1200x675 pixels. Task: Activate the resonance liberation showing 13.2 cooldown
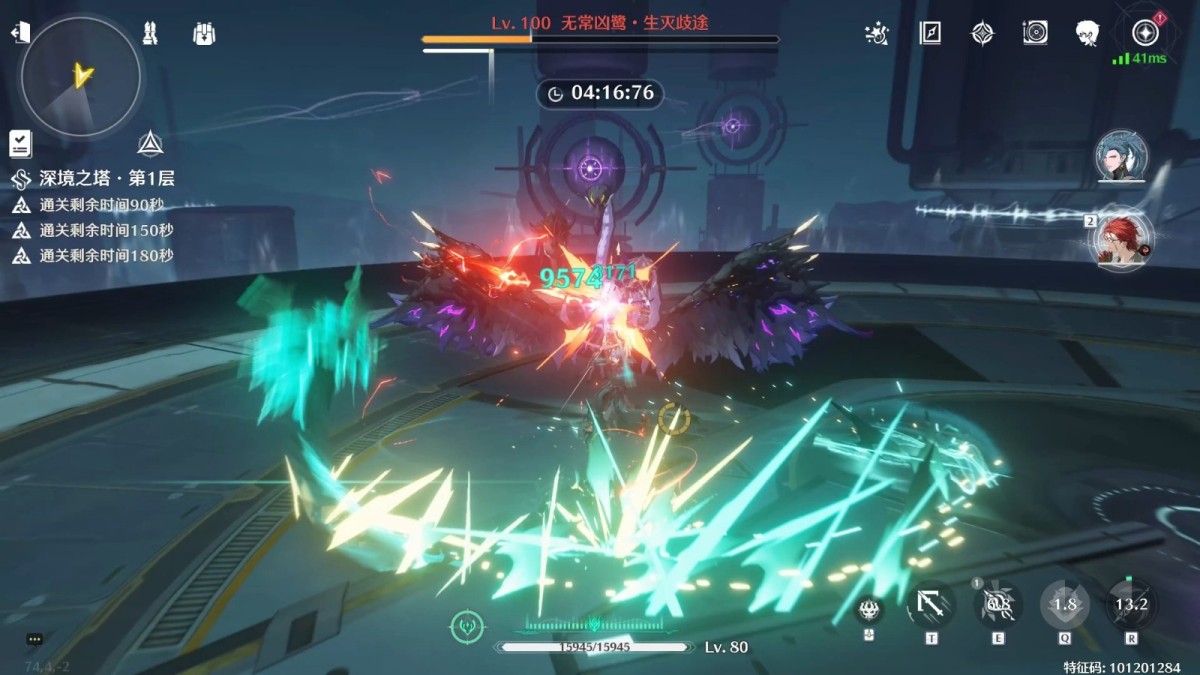click(x=1132, y=604)
